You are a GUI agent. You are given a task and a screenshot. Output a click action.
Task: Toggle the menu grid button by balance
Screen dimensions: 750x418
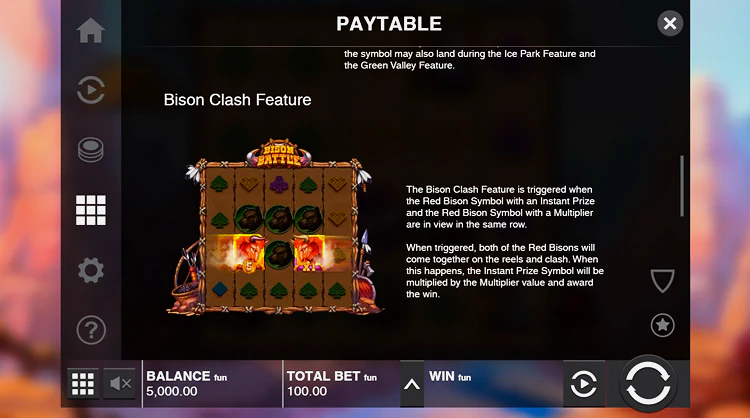(83, 383)
